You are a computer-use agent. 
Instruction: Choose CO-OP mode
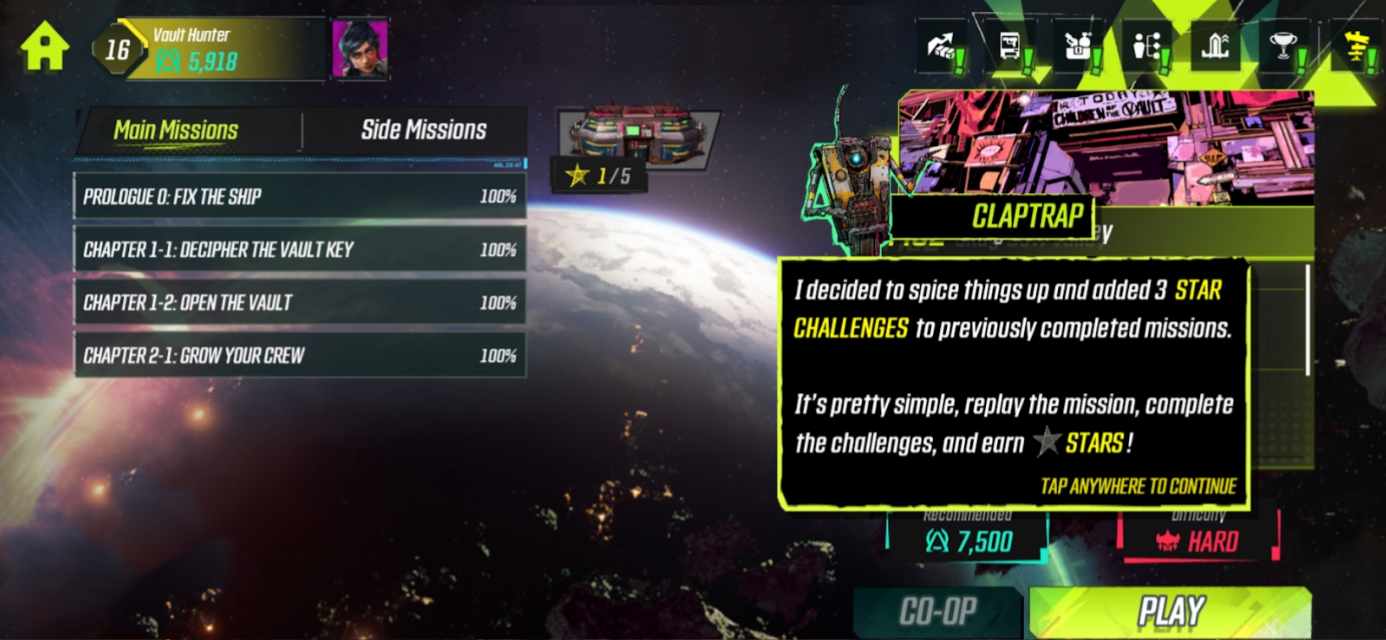(938, 612)
